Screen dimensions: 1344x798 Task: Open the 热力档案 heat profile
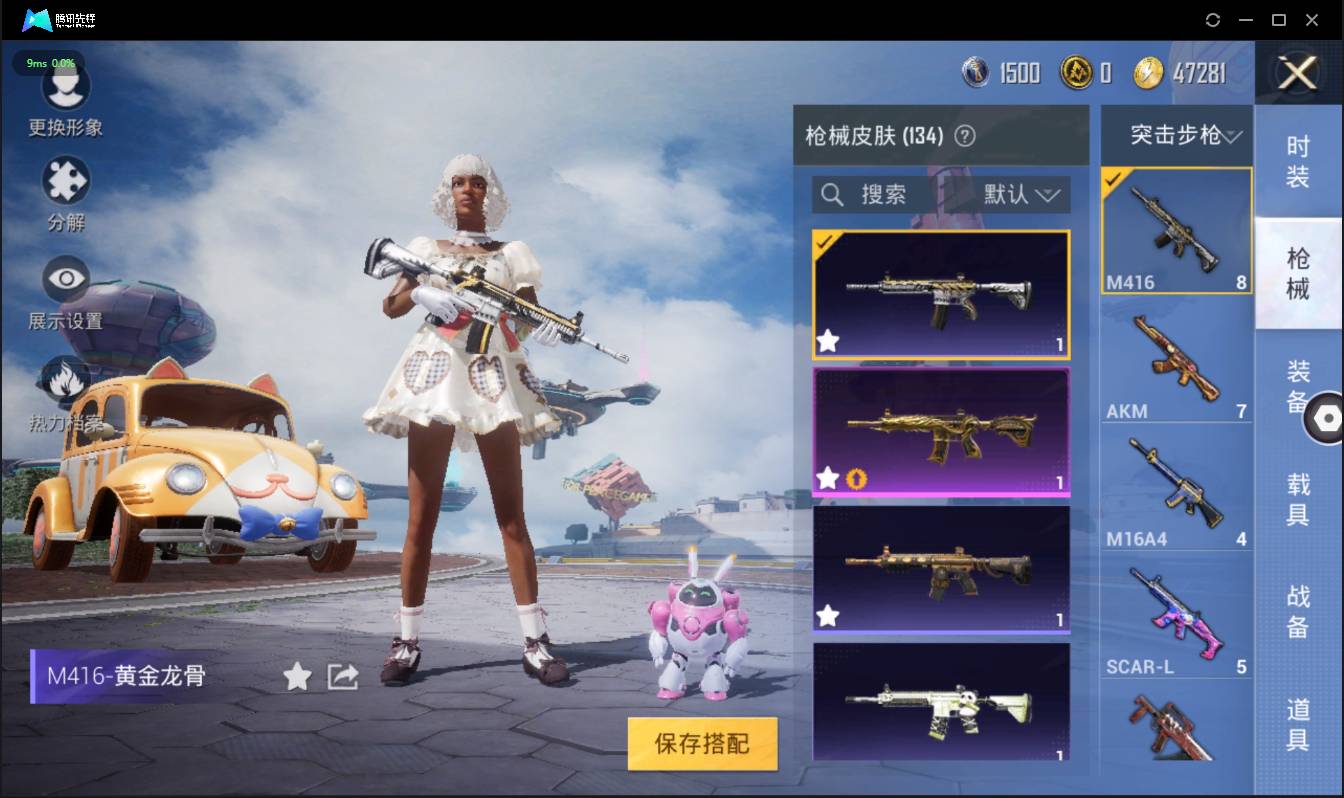[65, 379]
